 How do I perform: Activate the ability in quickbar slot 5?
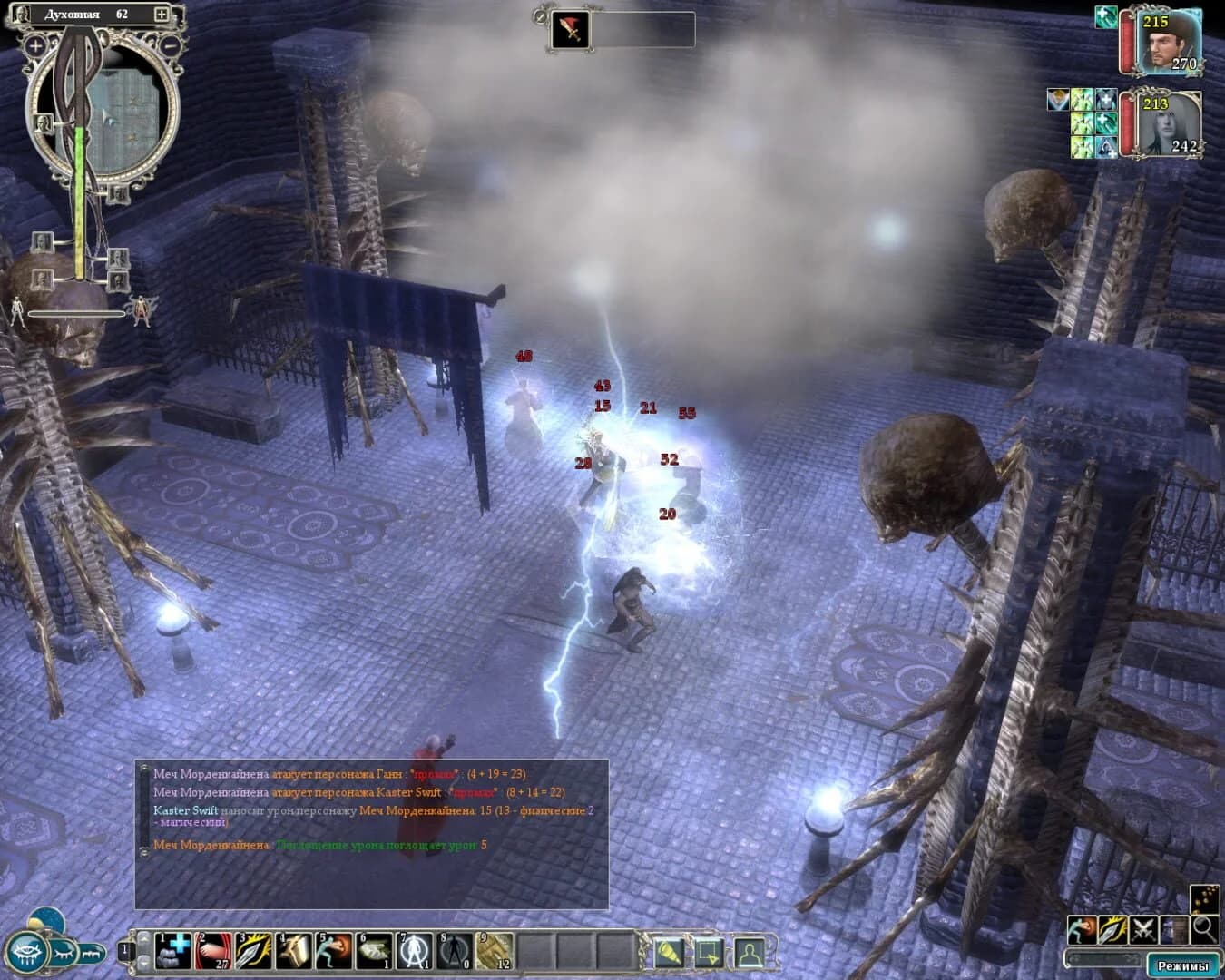(331, 951)
